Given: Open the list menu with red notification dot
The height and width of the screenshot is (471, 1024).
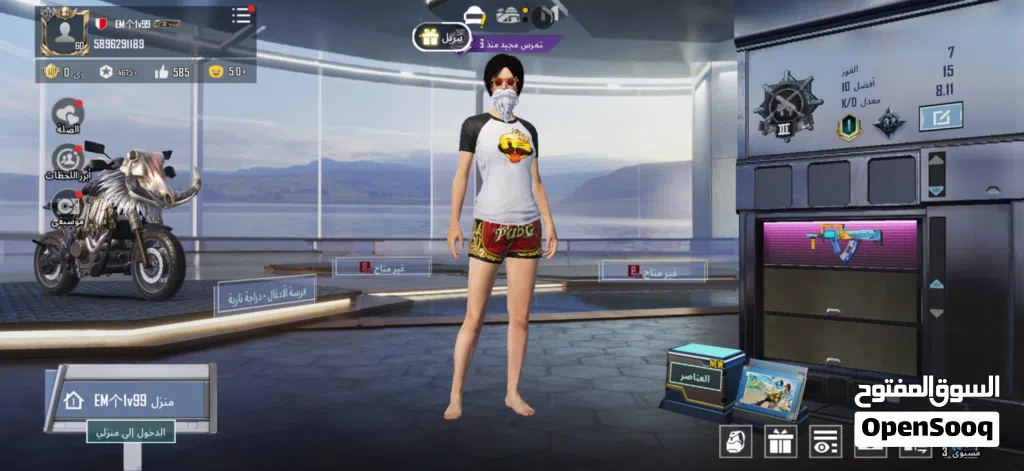Looking at the screenshot, I should coord(241,17).
